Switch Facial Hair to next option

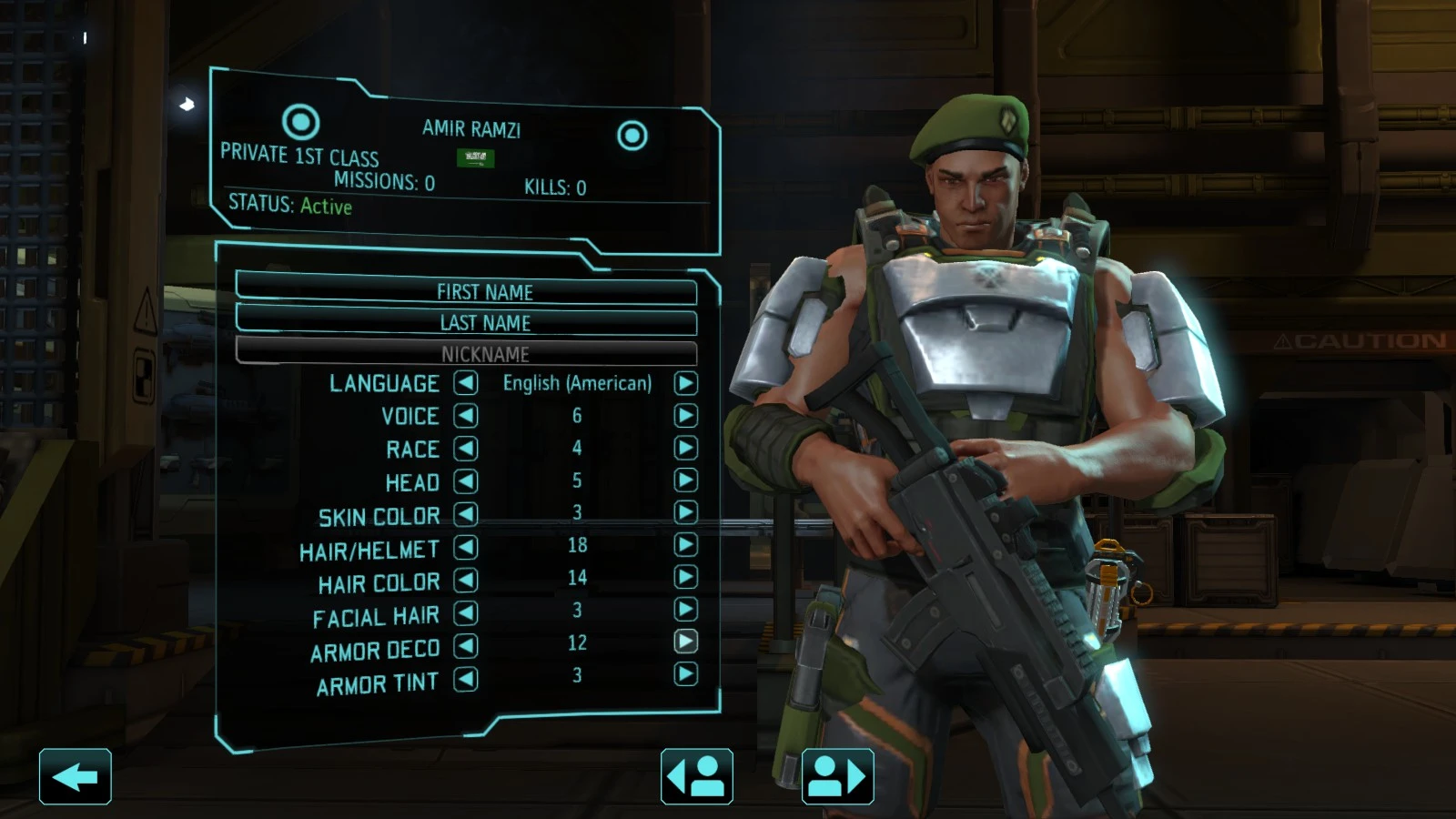685,609
